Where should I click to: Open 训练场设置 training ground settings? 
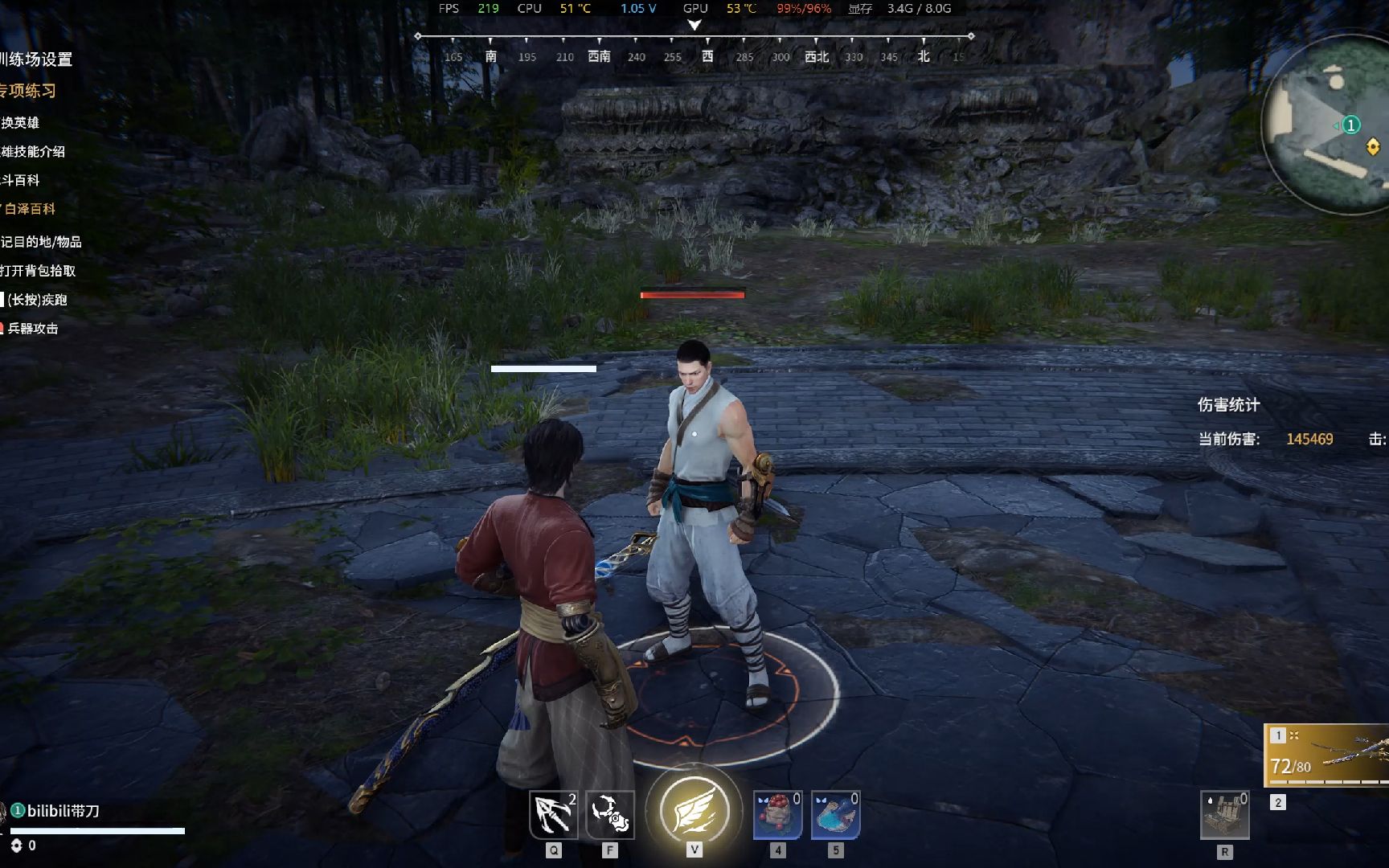click(x=37, y=59)
